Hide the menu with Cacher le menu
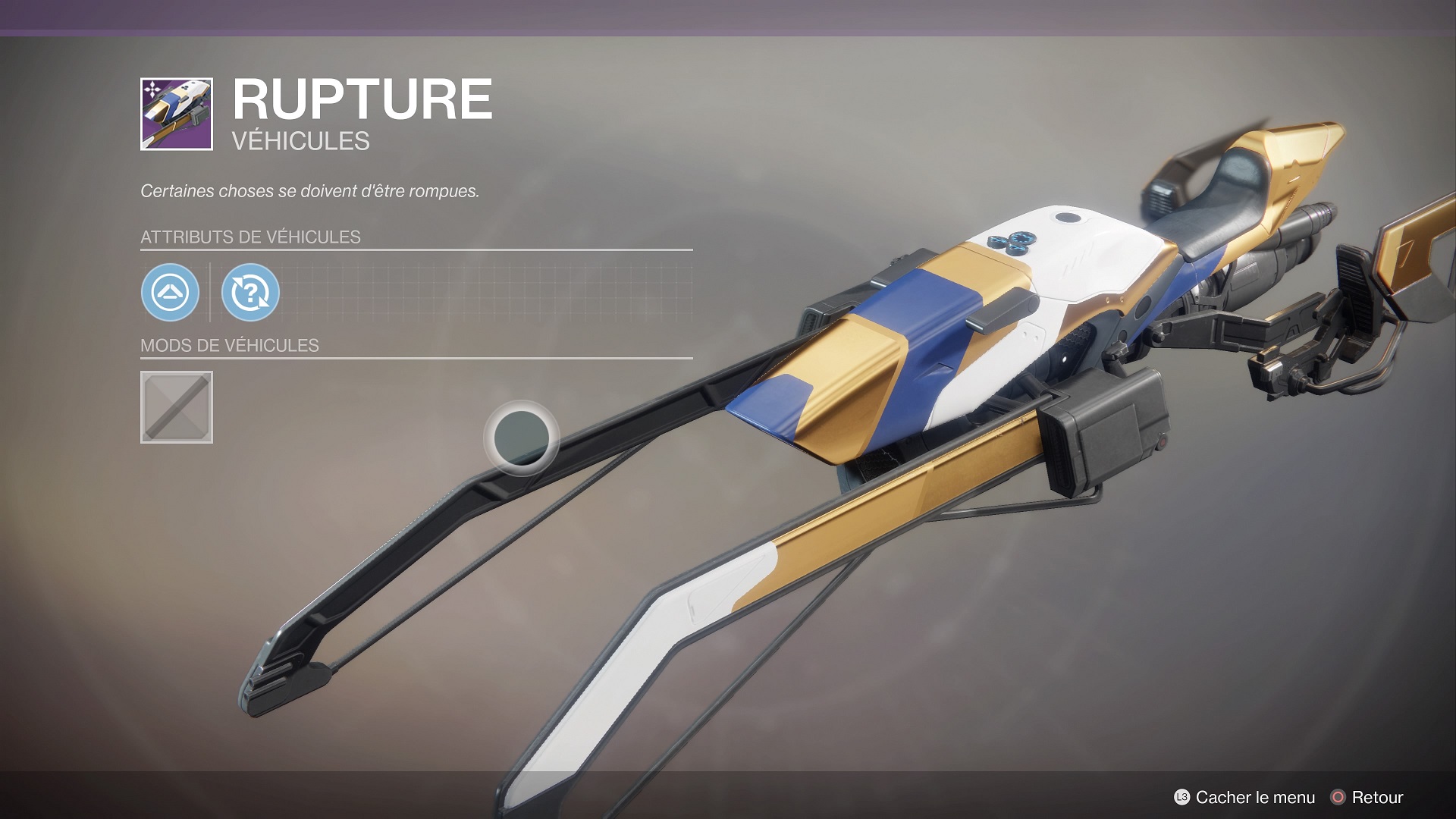The width and height of the screenshot is (1456, 819). pos(1244,797)
